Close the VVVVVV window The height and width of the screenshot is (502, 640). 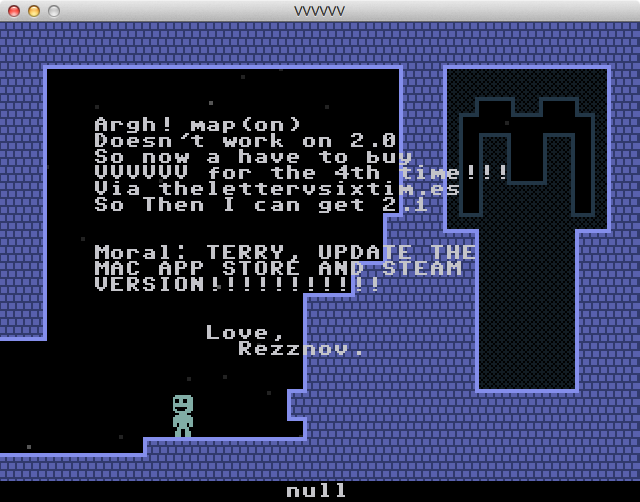coord(14,11)
